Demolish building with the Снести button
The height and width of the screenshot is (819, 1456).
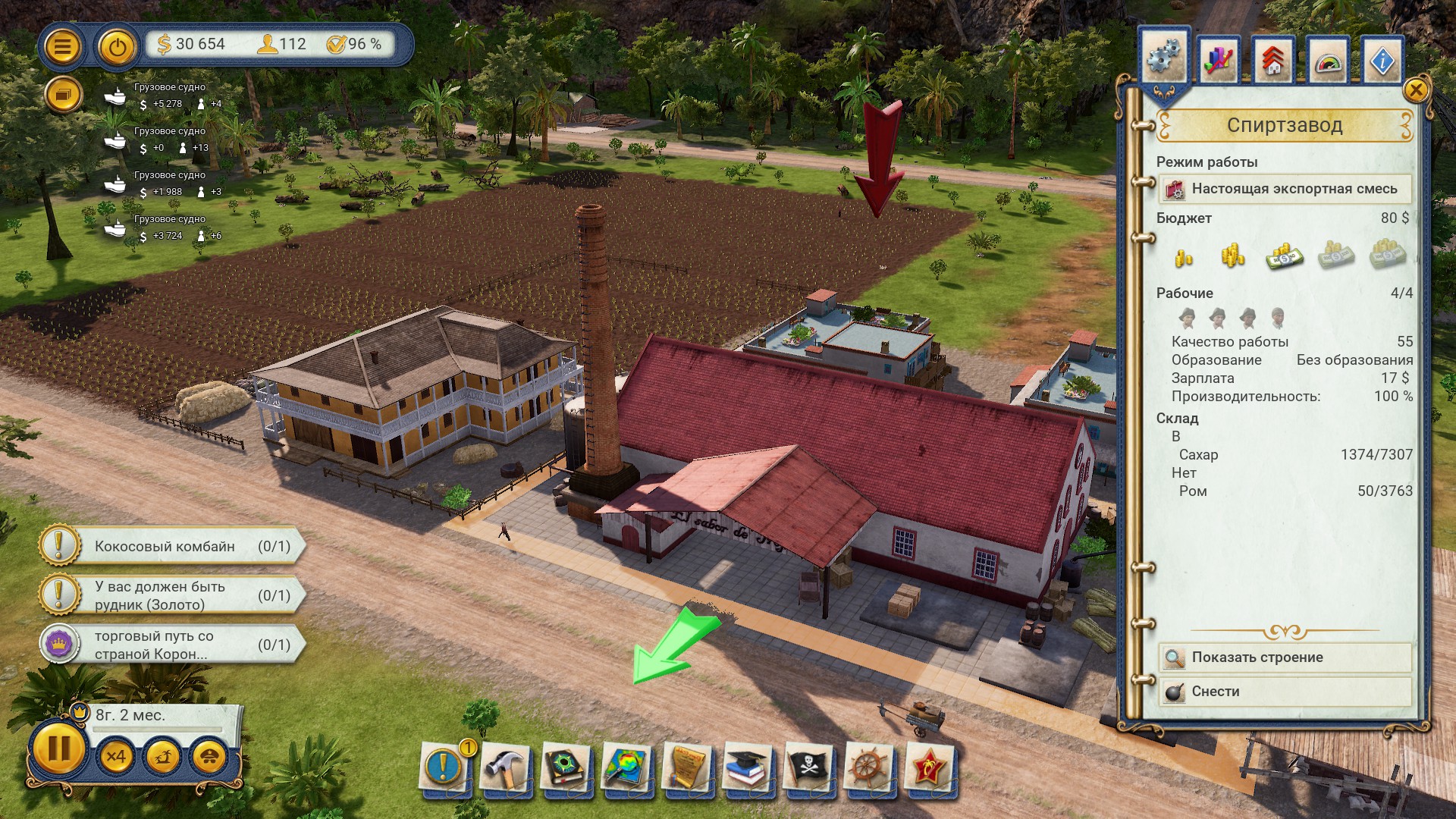[x=1285, y=692]
